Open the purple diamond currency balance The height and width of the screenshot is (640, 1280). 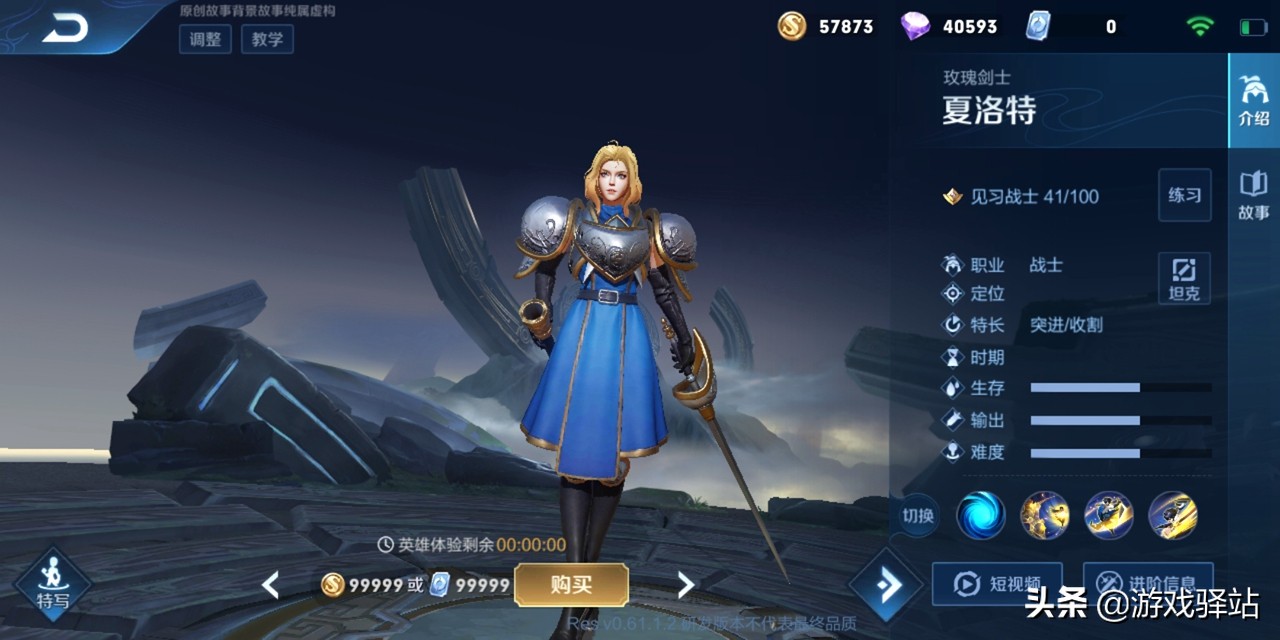[949, 27]
